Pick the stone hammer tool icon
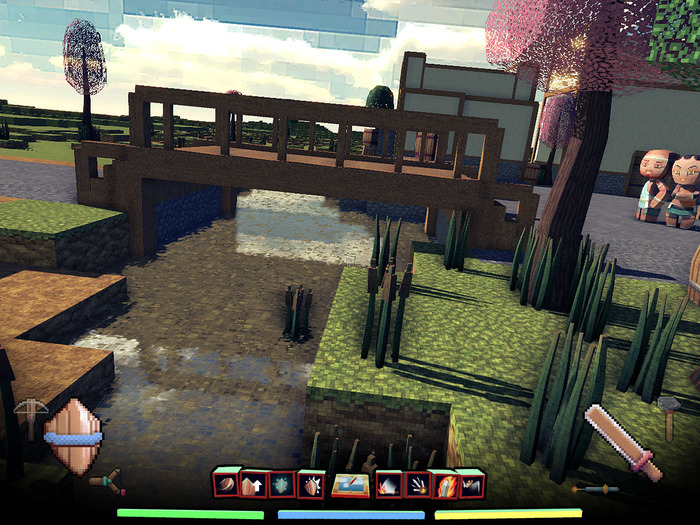700x525 pixels. click(669, 415)
